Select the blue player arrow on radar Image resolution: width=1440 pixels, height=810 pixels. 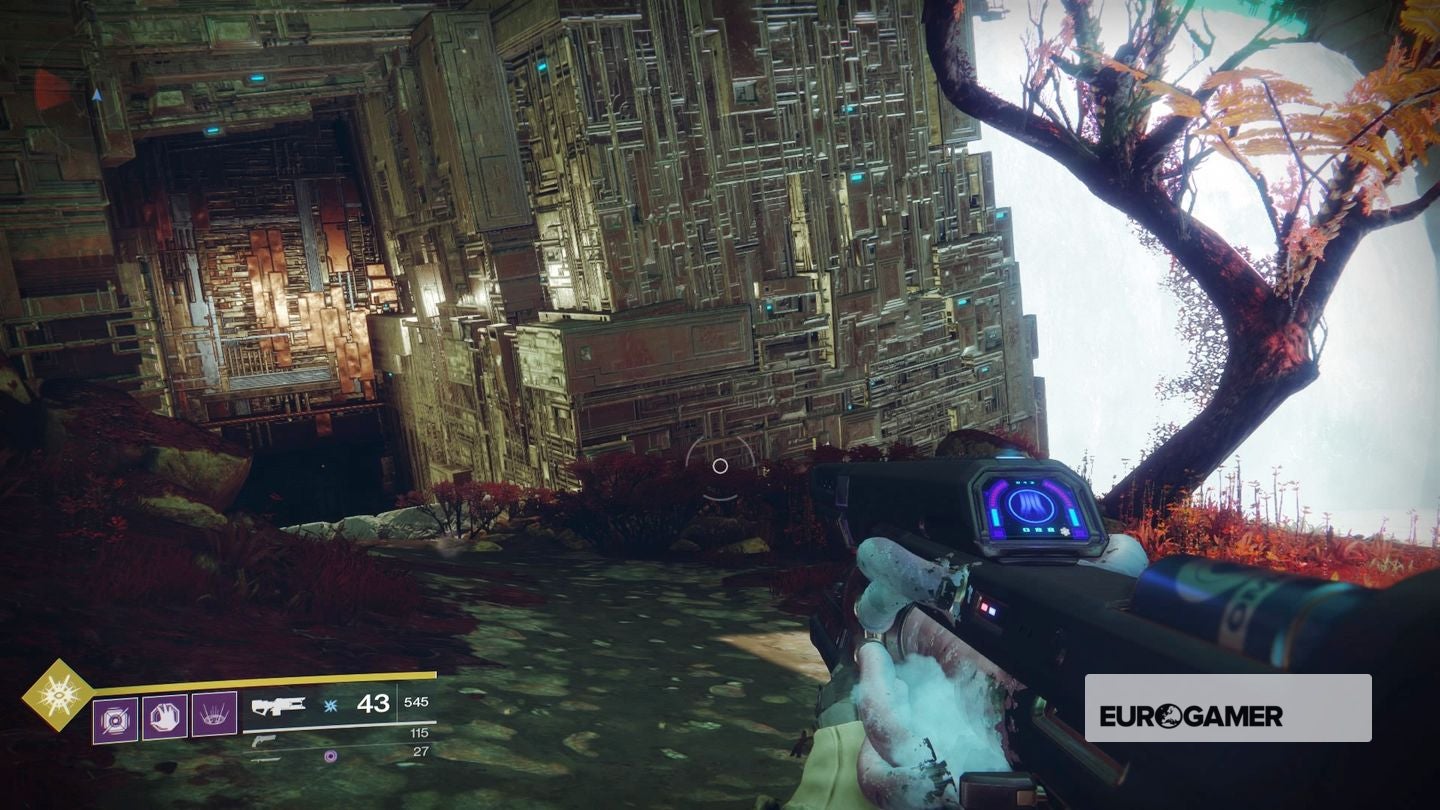pos(97,95)
